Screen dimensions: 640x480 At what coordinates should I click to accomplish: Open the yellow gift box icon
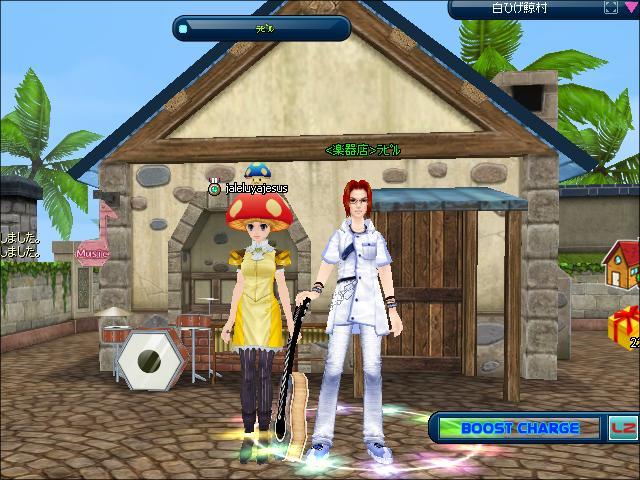point(624,326)
